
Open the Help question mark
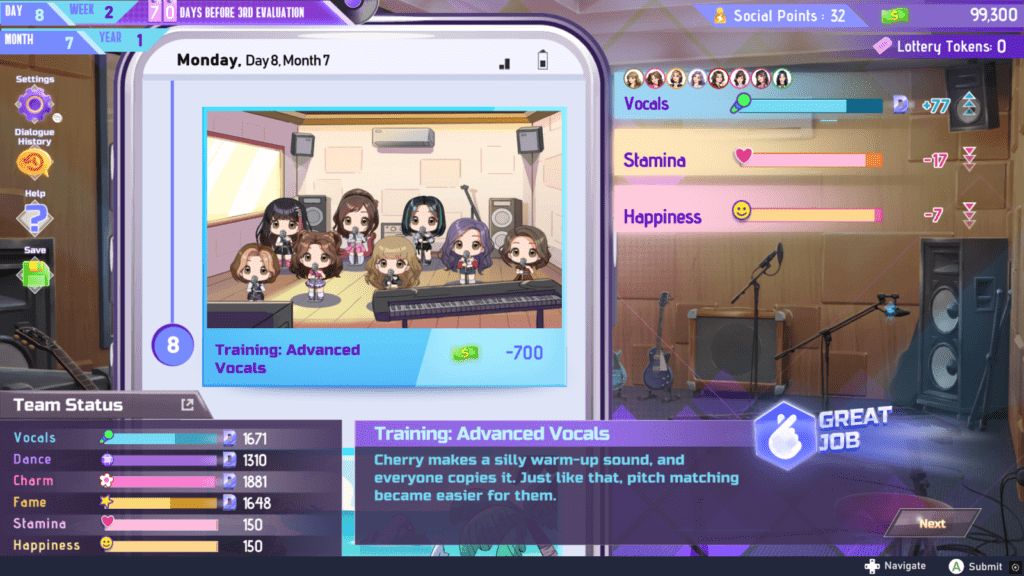click(34, 218)
